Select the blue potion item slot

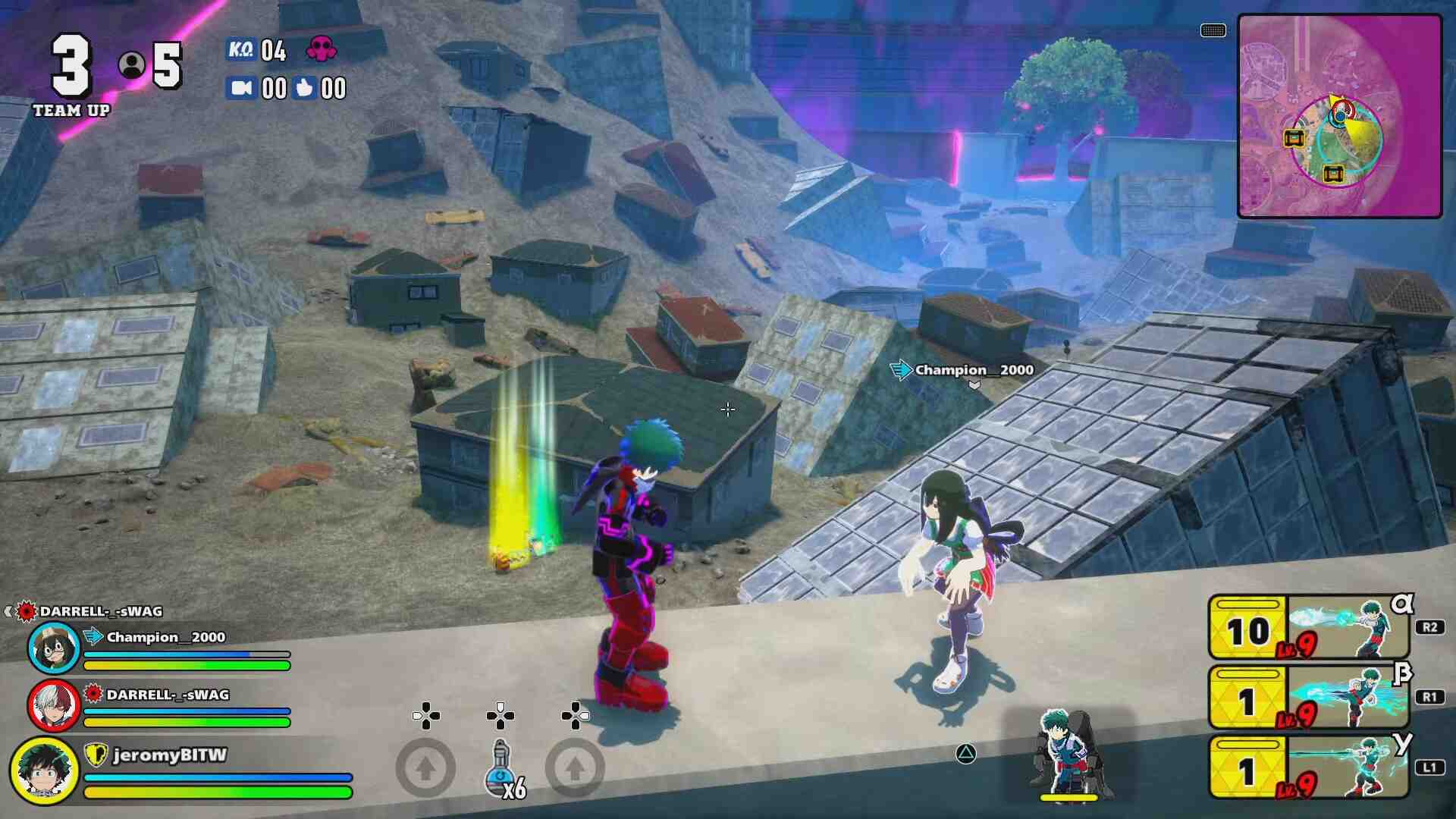click(x=501, y=767)
